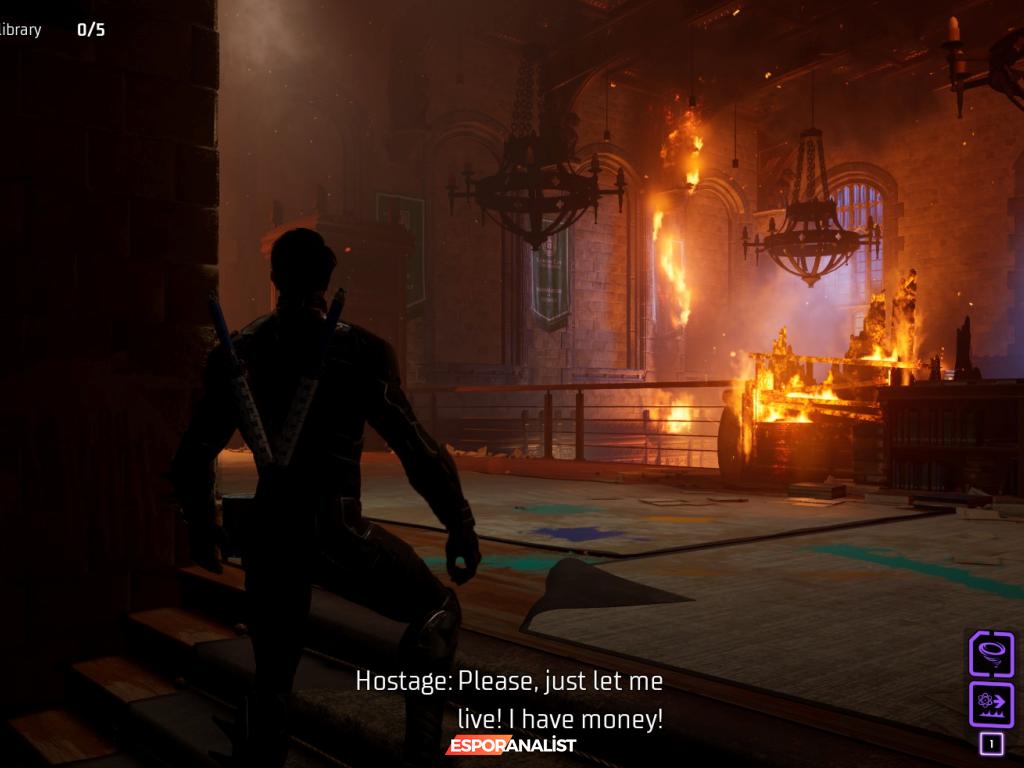This screenshot has height=768, width=1024.
Task: Select the atom-and-arrow ability icon
Action: 991,704
